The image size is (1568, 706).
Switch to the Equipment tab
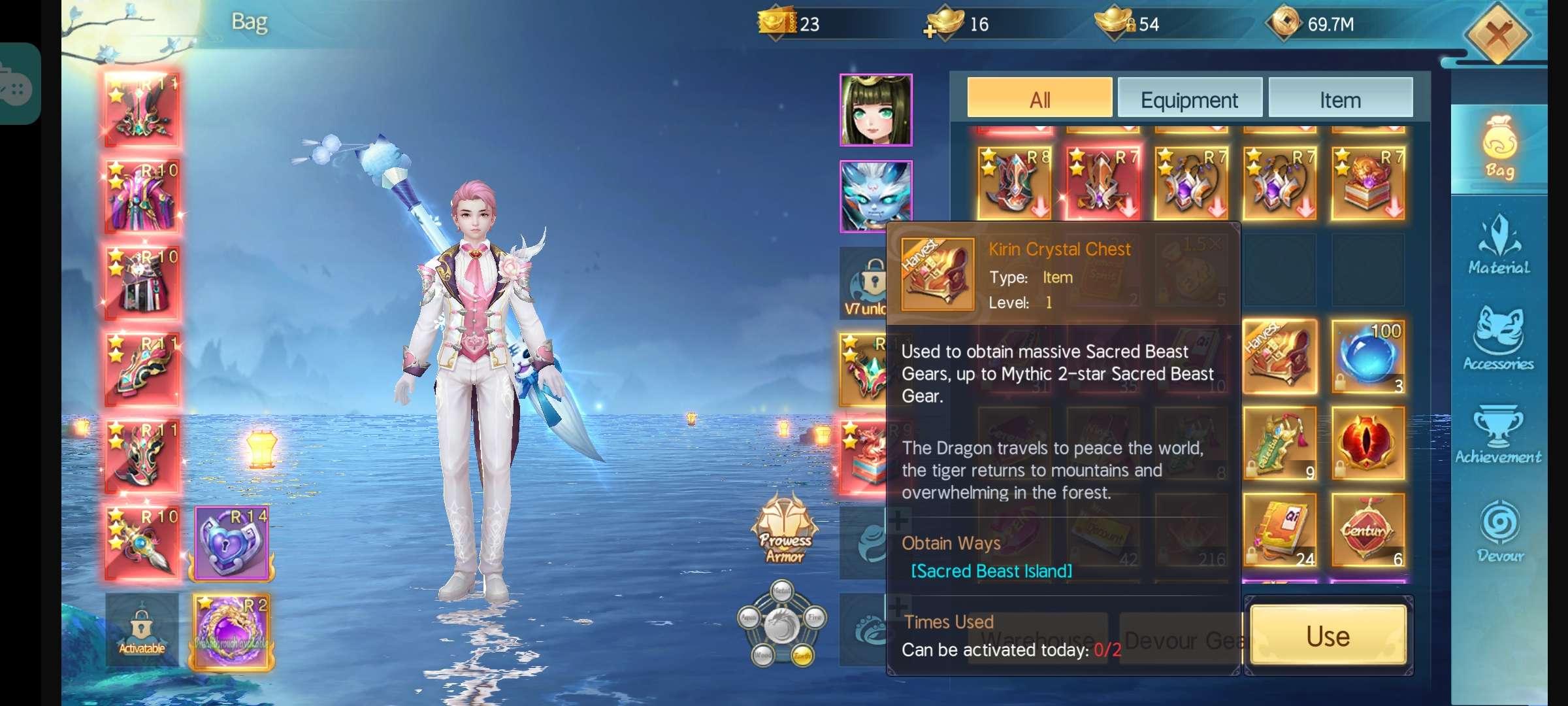click(1189, 99)
